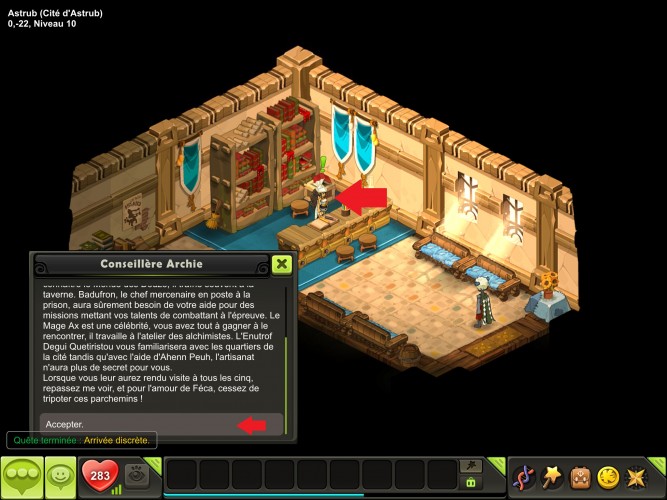Click the red and blue helix icon

(523, 477)
